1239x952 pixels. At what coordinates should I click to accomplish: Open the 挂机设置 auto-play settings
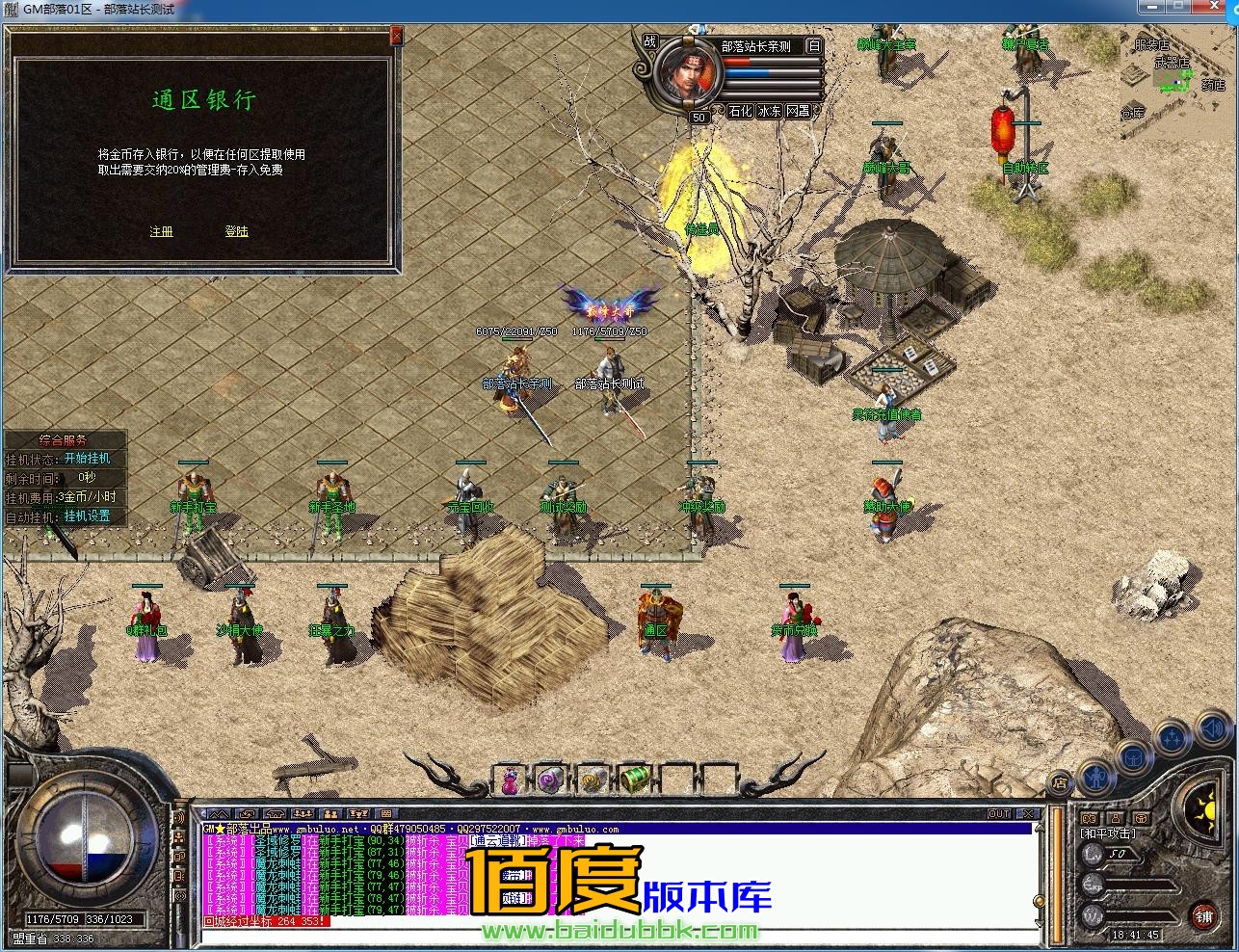point(88,516)
